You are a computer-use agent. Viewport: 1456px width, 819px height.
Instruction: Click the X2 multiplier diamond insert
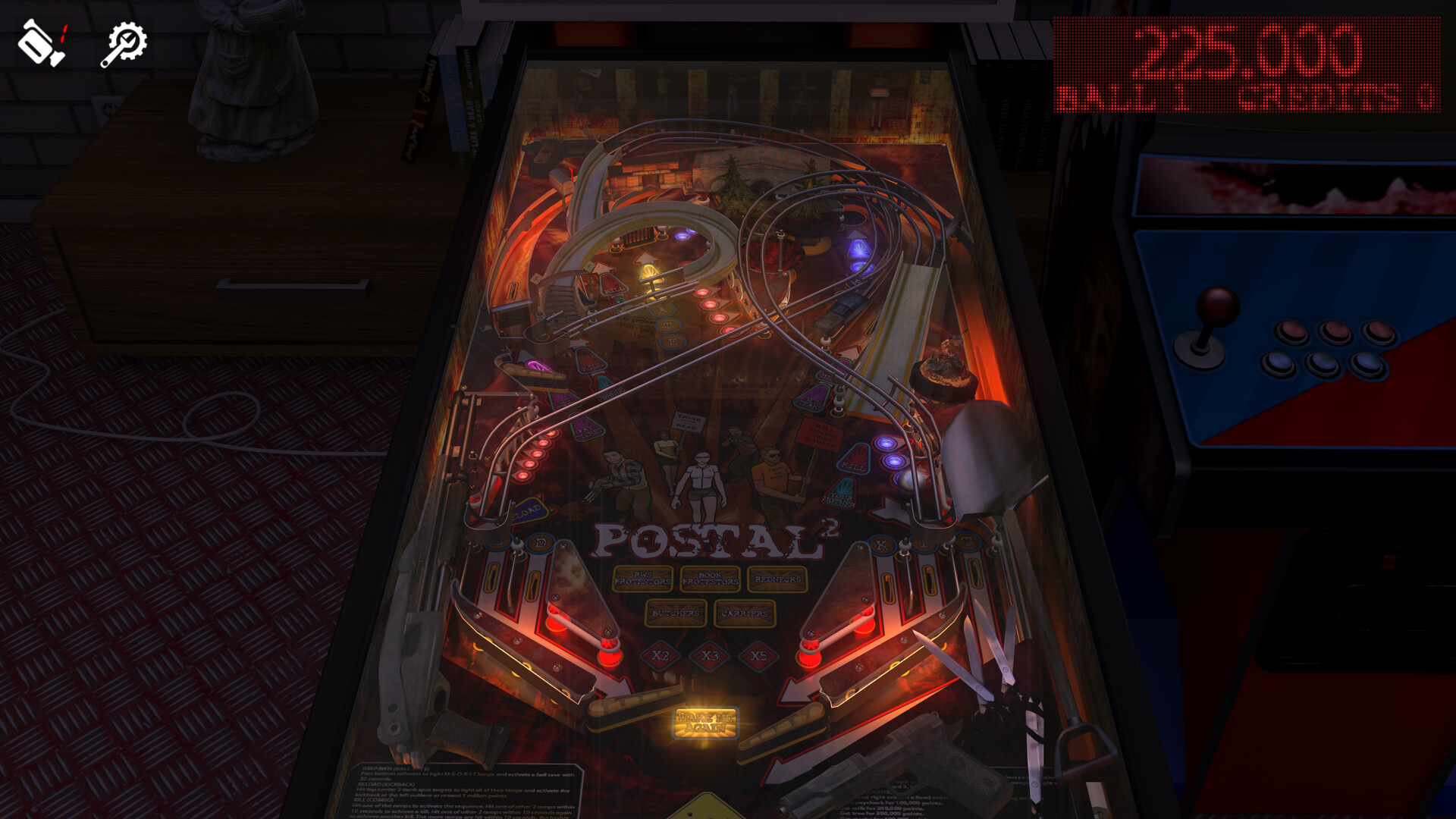click(661, 654)
